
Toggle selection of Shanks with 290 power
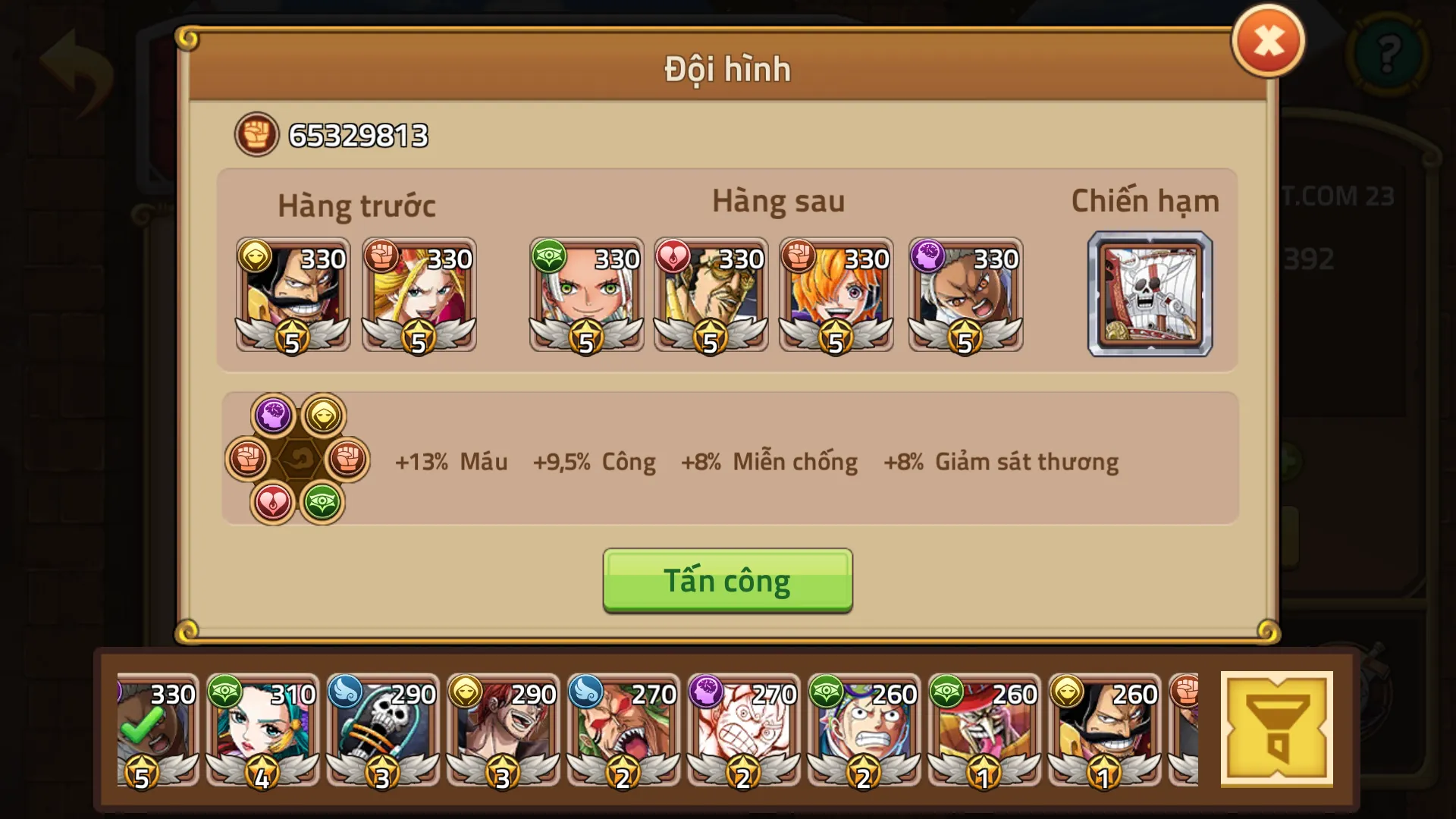click(500, 732)
